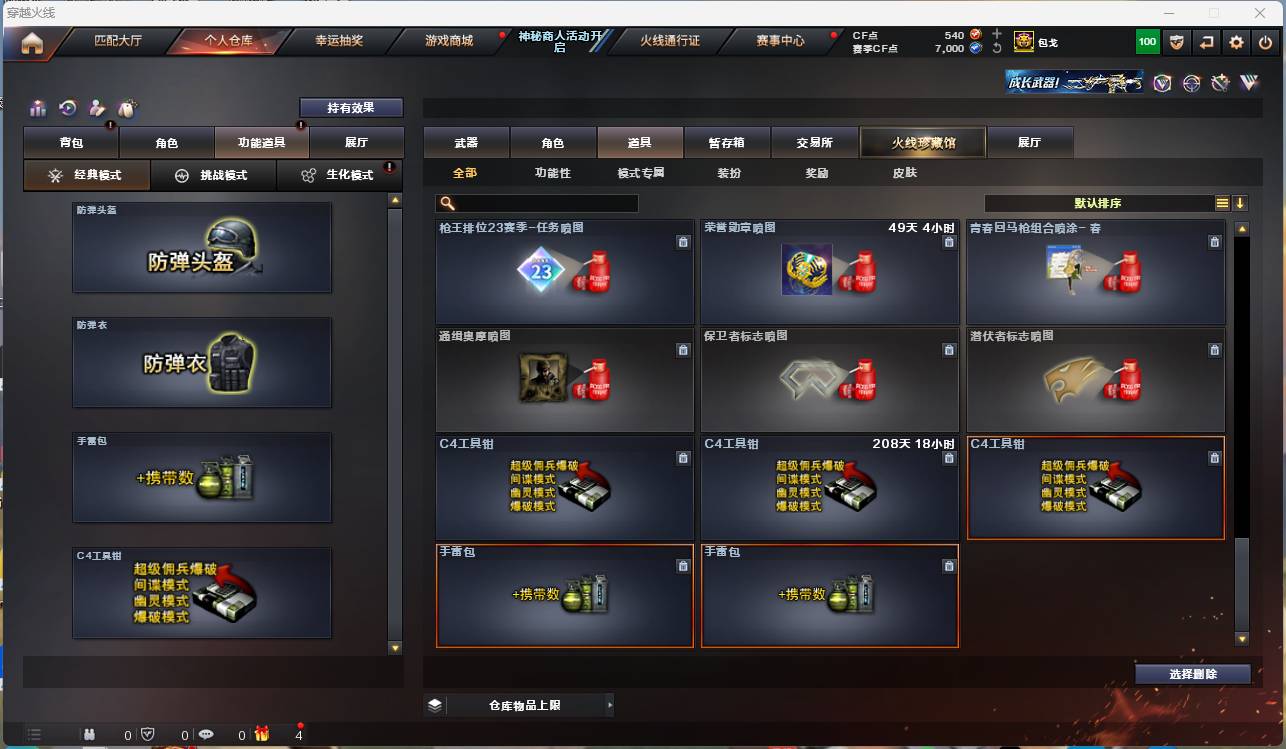
Task: Click the 神秘商人活动开启 banner tab
Action: click(x=558, y=41)
